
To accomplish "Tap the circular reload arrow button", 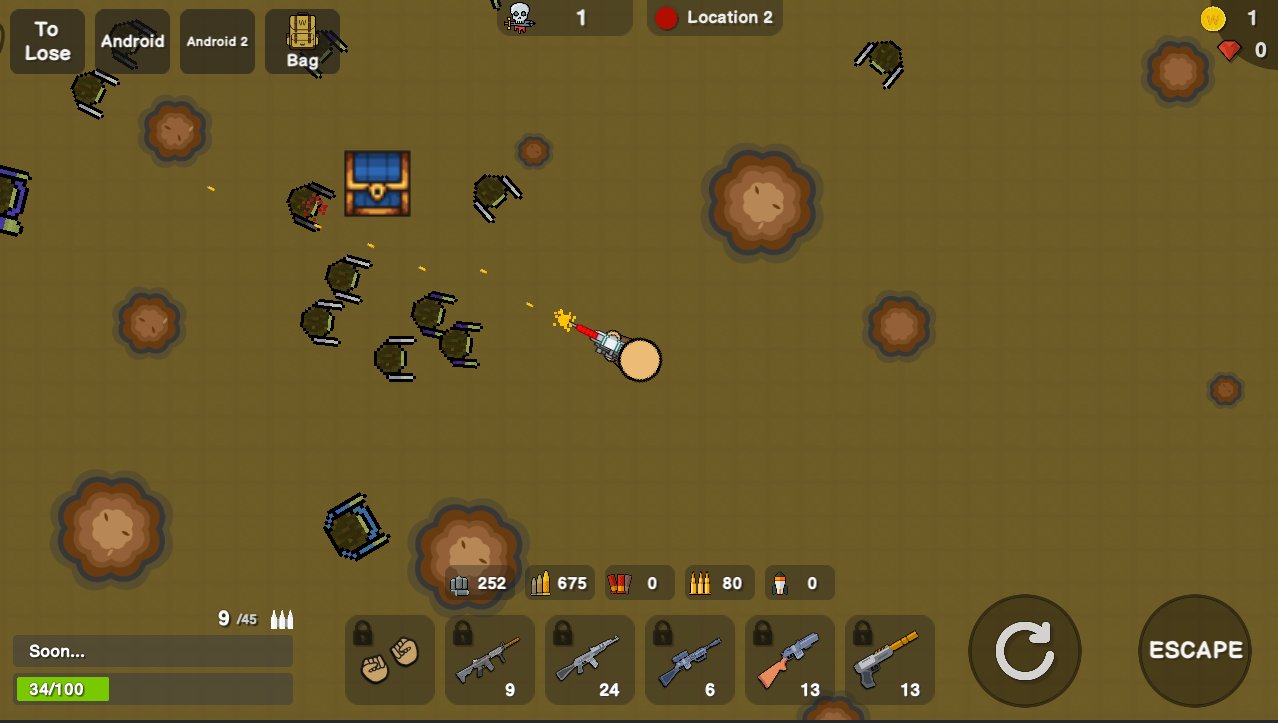I will click(x=1024, y=651).
